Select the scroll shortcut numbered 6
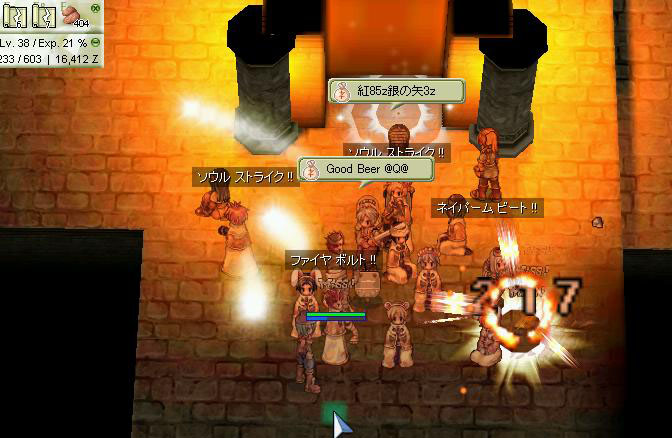 pos(17,17)
